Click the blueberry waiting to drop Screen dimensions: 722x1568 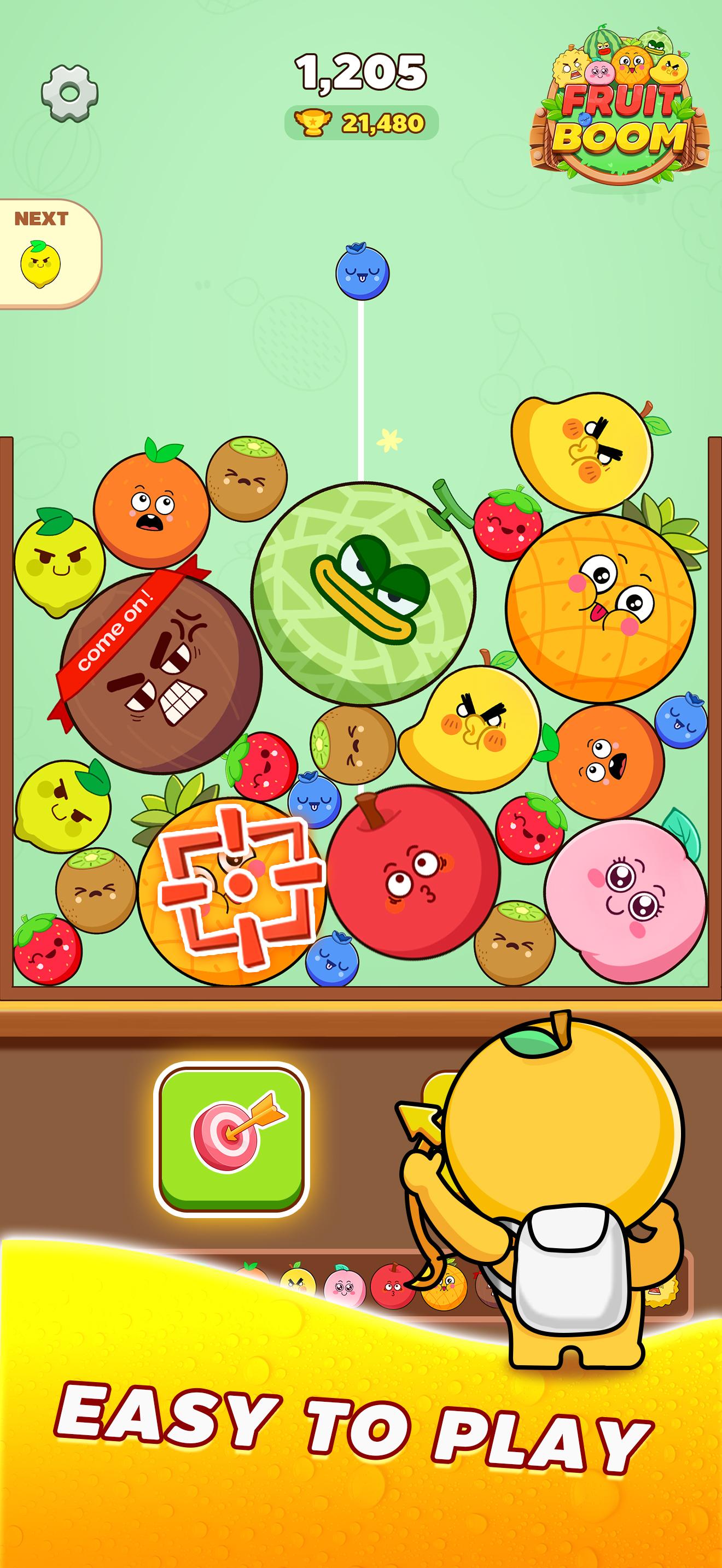pyautogui.click(x=362, y=275)
